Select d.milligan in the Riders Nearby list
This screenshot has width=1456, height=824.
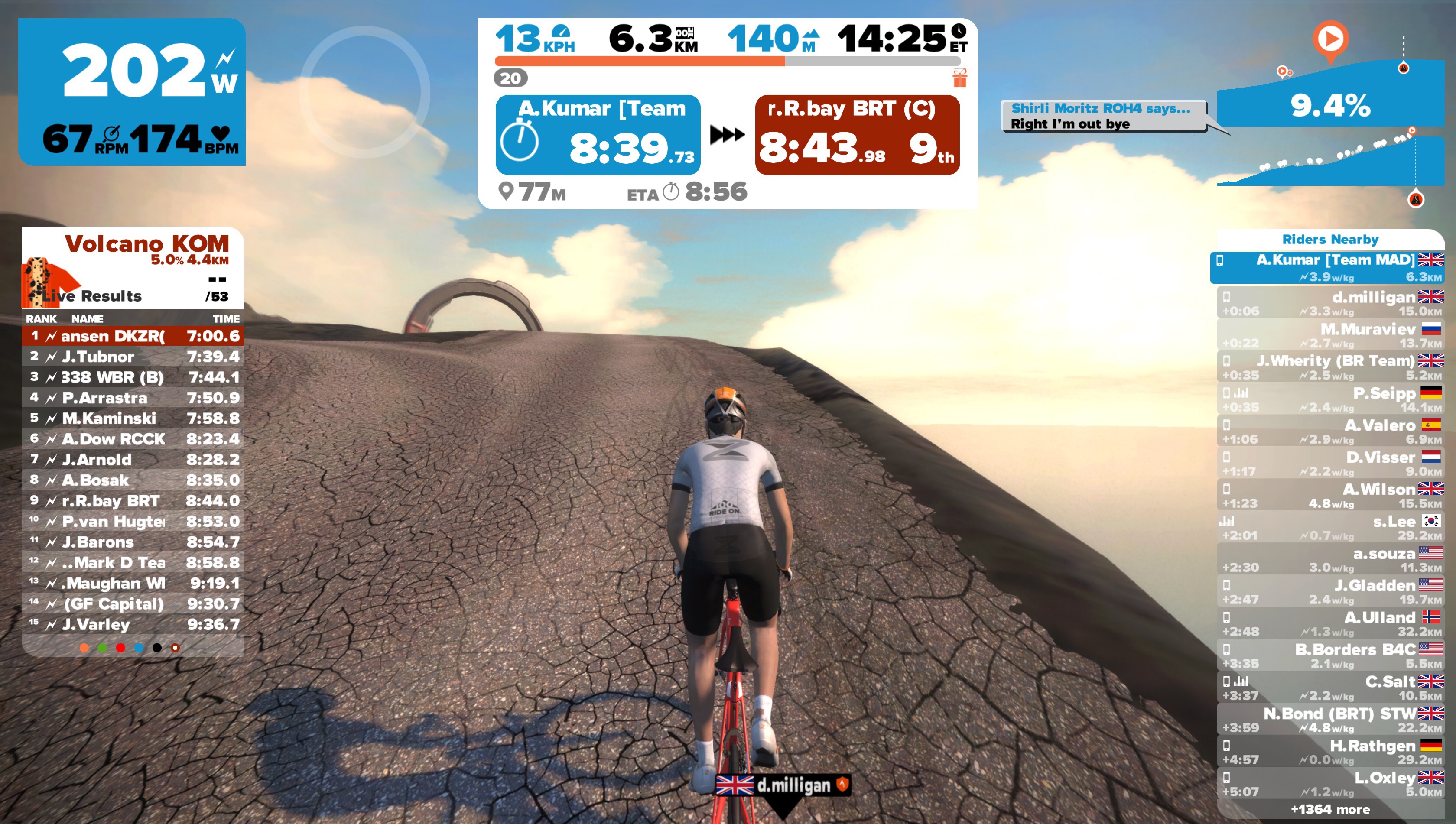coord(1330,303)
